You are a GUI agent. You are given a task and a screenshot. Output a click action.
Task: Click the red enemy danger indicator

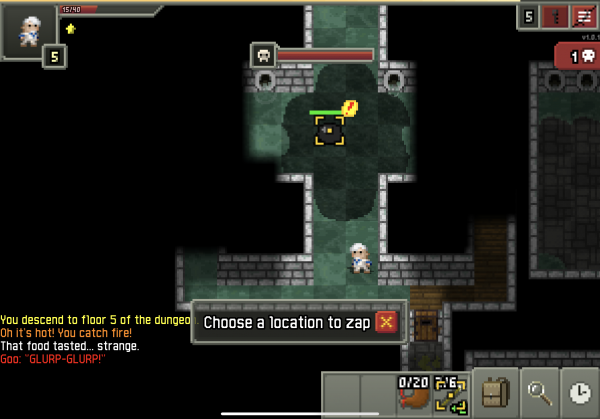[575, 57]
